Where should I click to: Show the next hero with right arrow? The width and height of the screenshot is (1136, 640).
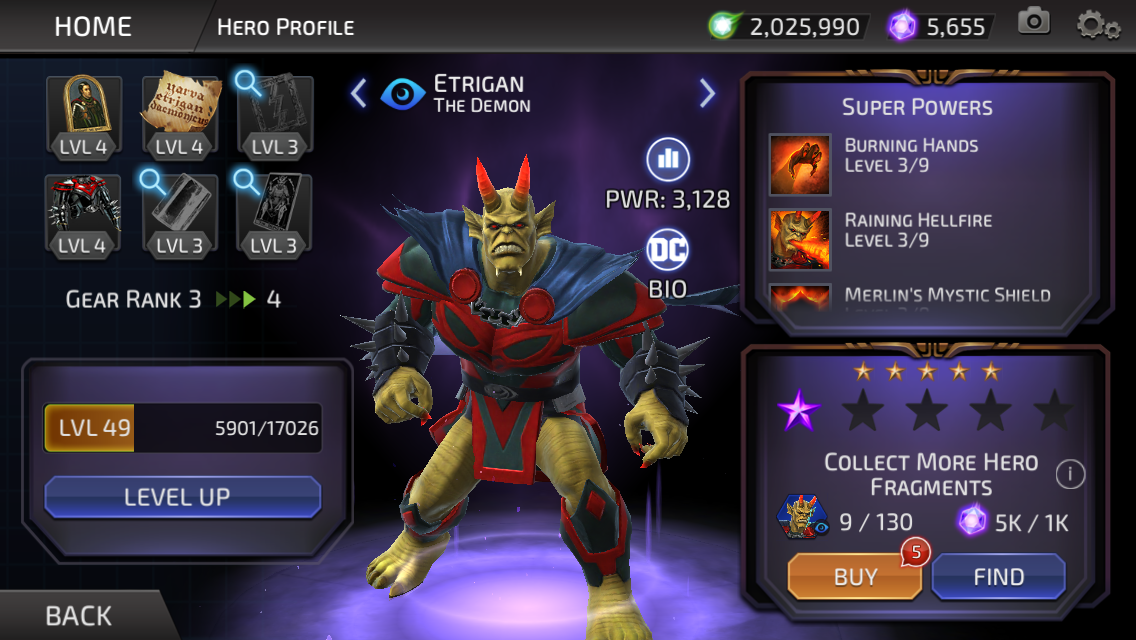click(x=707, y=93)
